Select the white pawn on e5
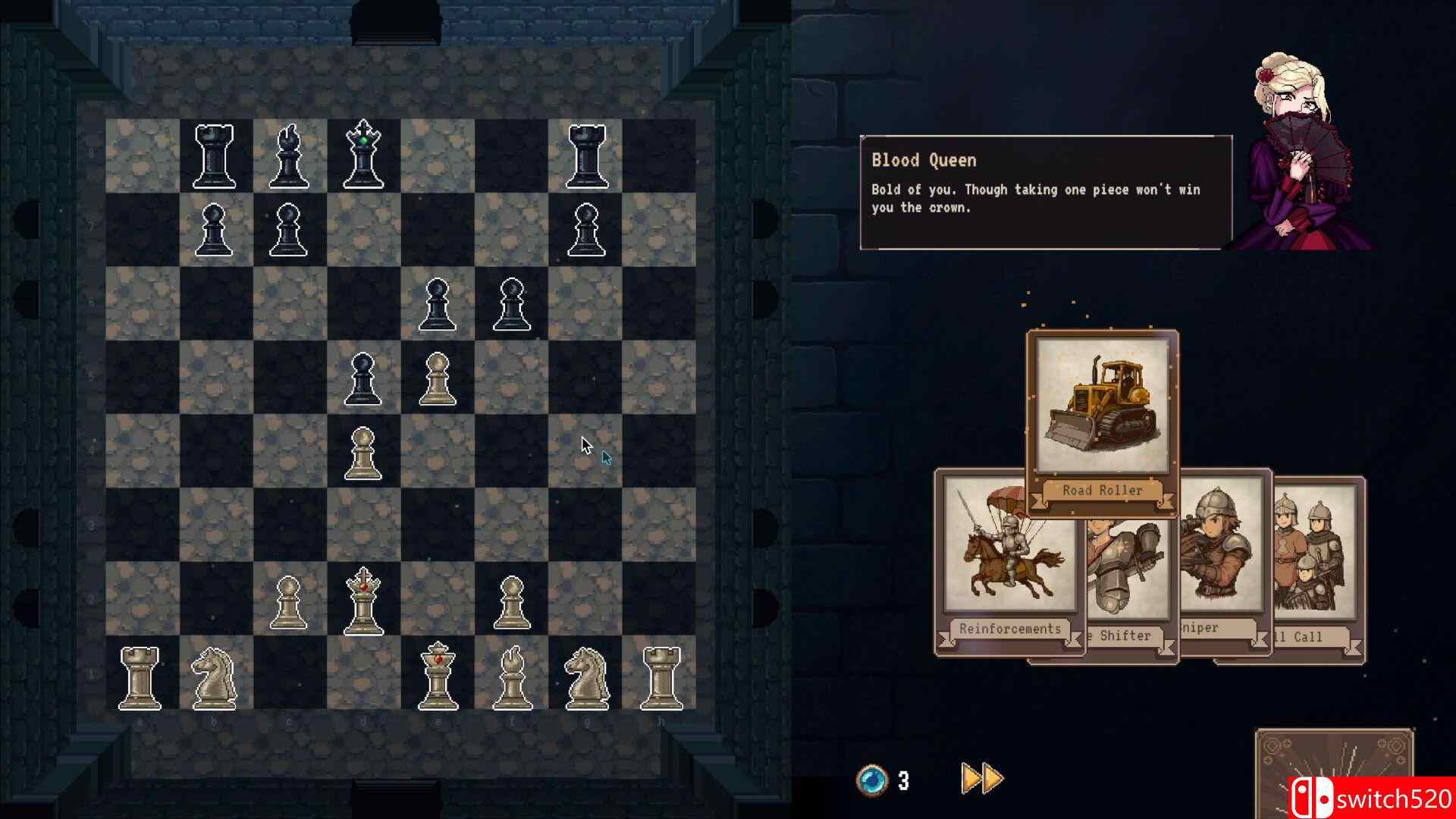This screenshot has height=819, width=1456. [x=438, y=378]
